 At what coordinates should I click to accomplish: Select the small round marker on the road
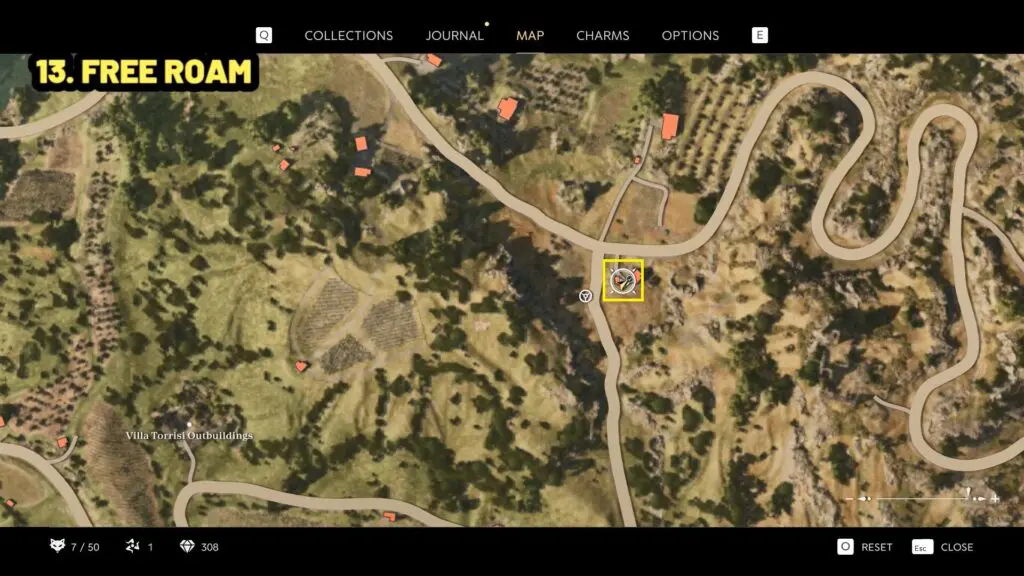[x=586, y=296]
